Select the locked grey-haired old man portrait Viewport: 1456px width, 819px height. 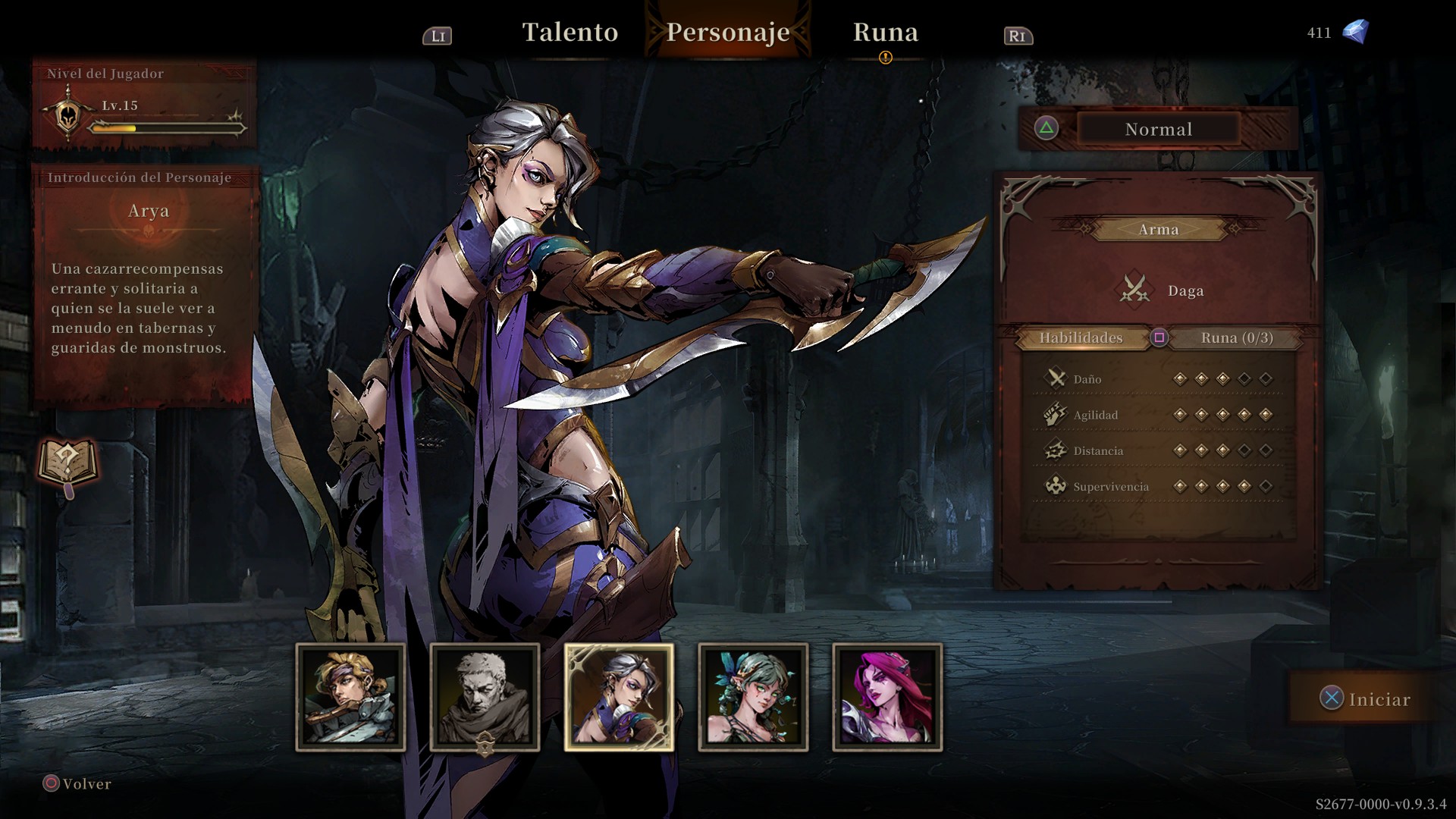point(485,697)
